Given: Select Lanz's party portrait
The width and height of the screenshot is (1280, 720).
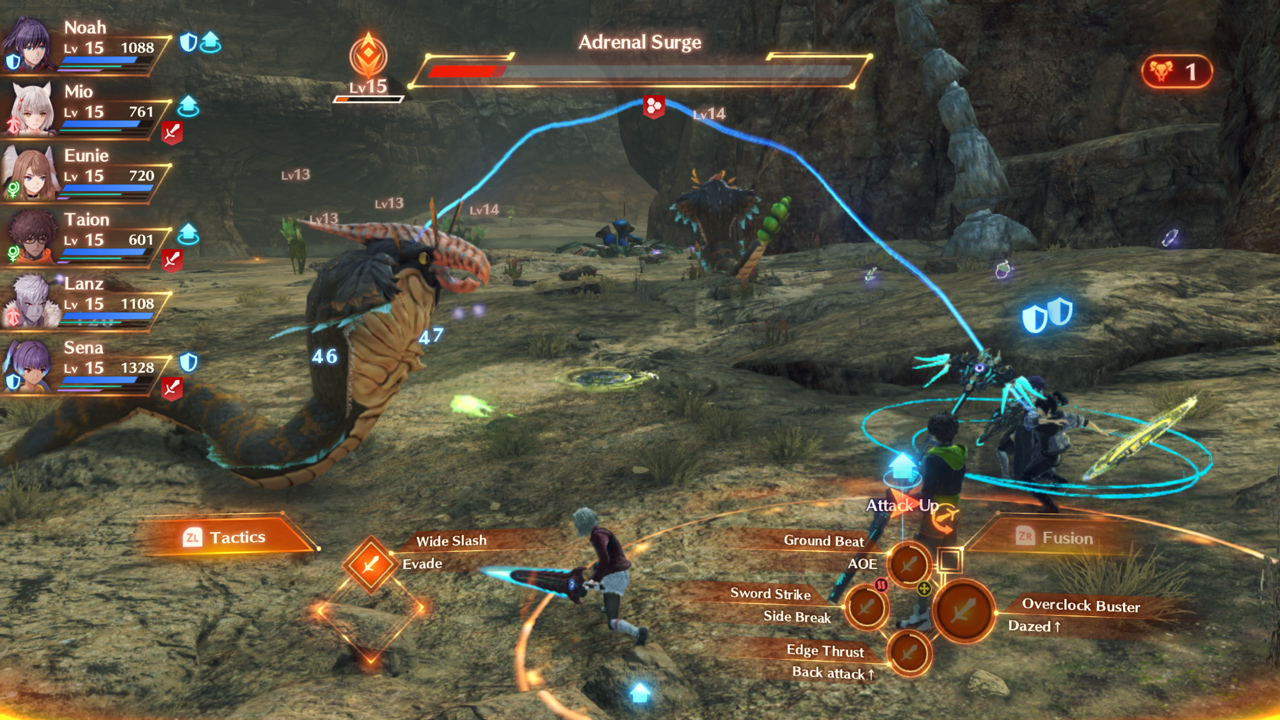Looking at the screenshot, I should point(30,300).
